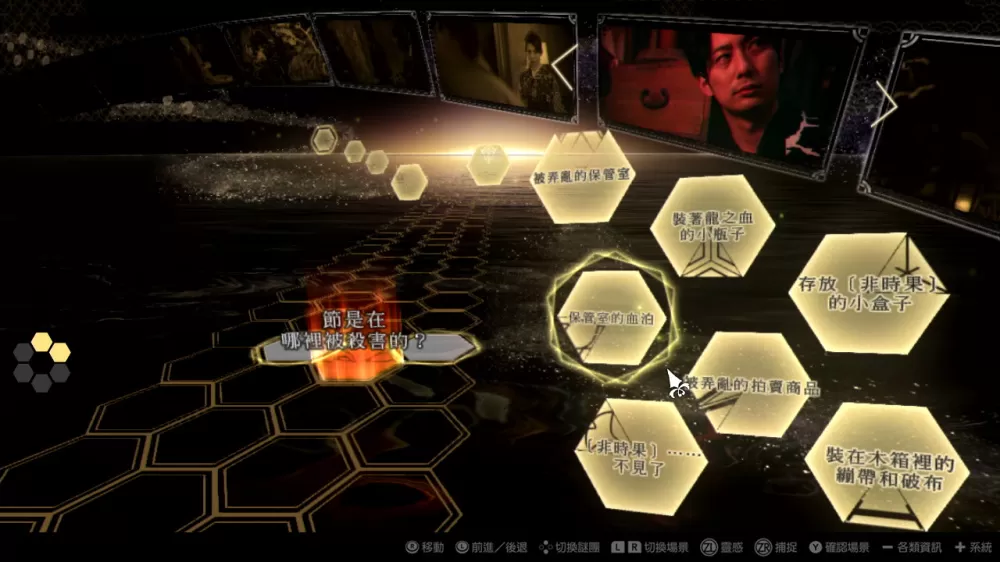The image size is (1000, 562).
Task: Grab the 保管室的血泊 clue hexagon
Action: [x=610, y=318]
